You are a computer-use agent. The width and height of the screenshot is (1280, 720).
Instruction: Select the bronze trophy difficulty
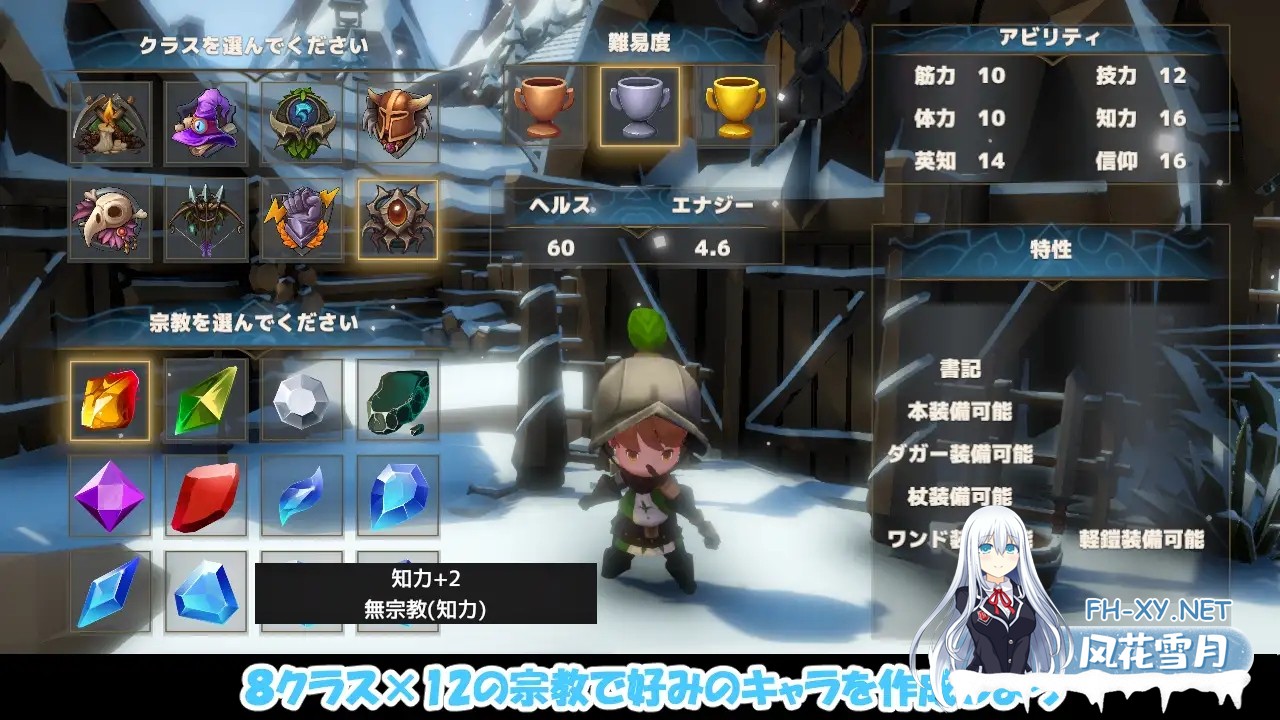point(545,108)
